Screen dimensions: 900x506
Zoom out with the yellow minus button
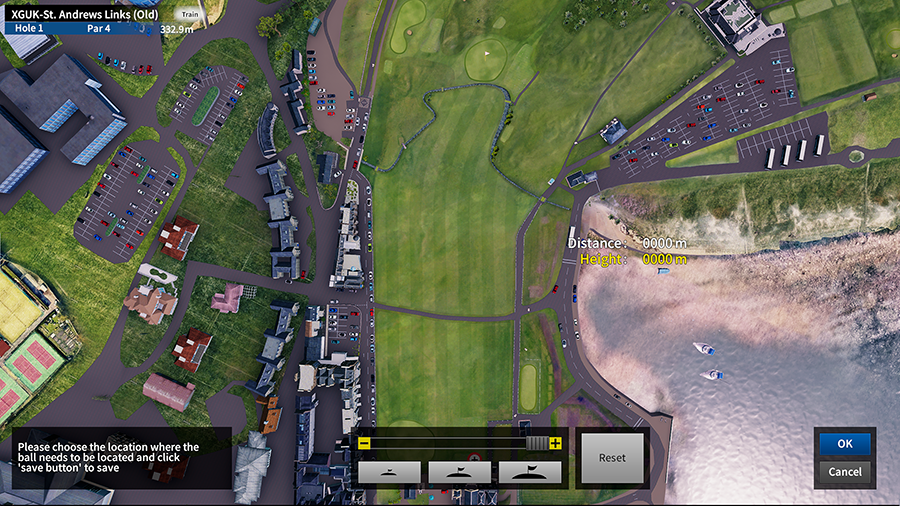(x=365, y=443)
